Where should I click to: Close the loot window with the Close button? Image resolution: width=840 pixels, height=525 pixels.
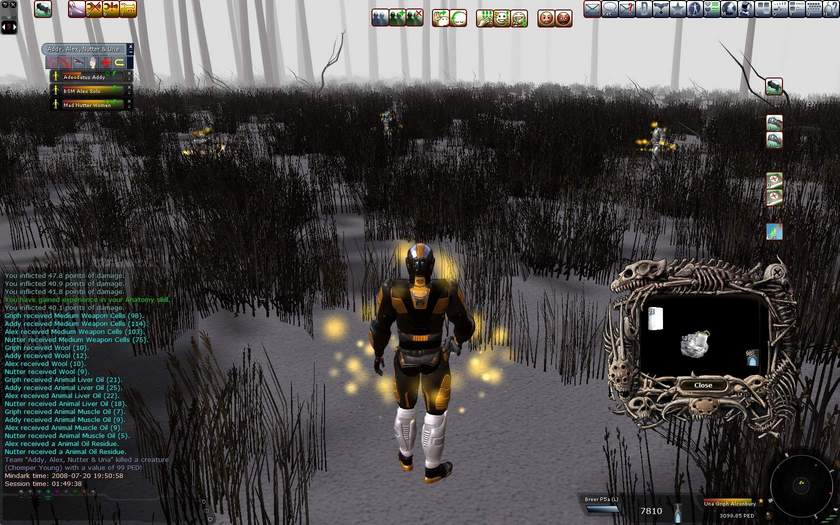[x=703, y=385]
